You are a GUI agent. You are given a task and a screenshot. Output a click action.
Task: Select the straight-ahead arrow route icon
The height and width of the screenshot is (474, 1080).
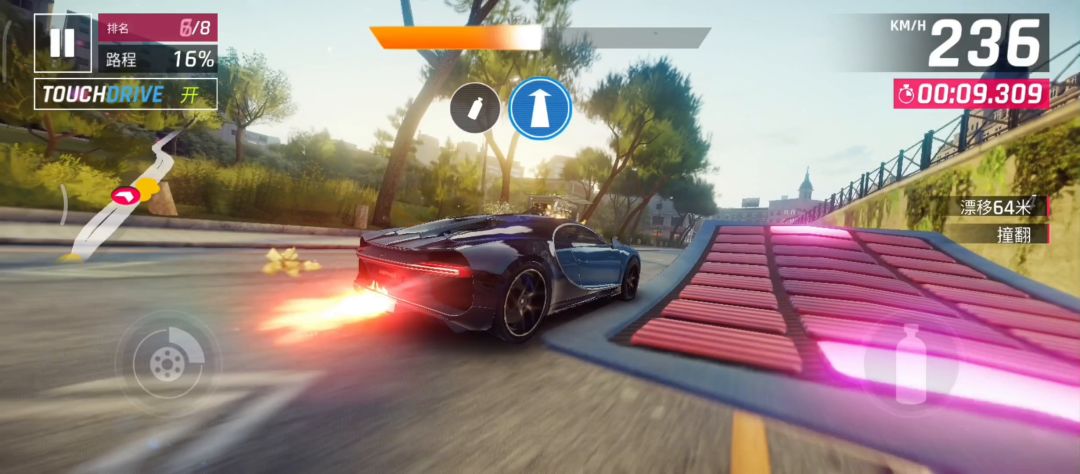pos(540,109)
